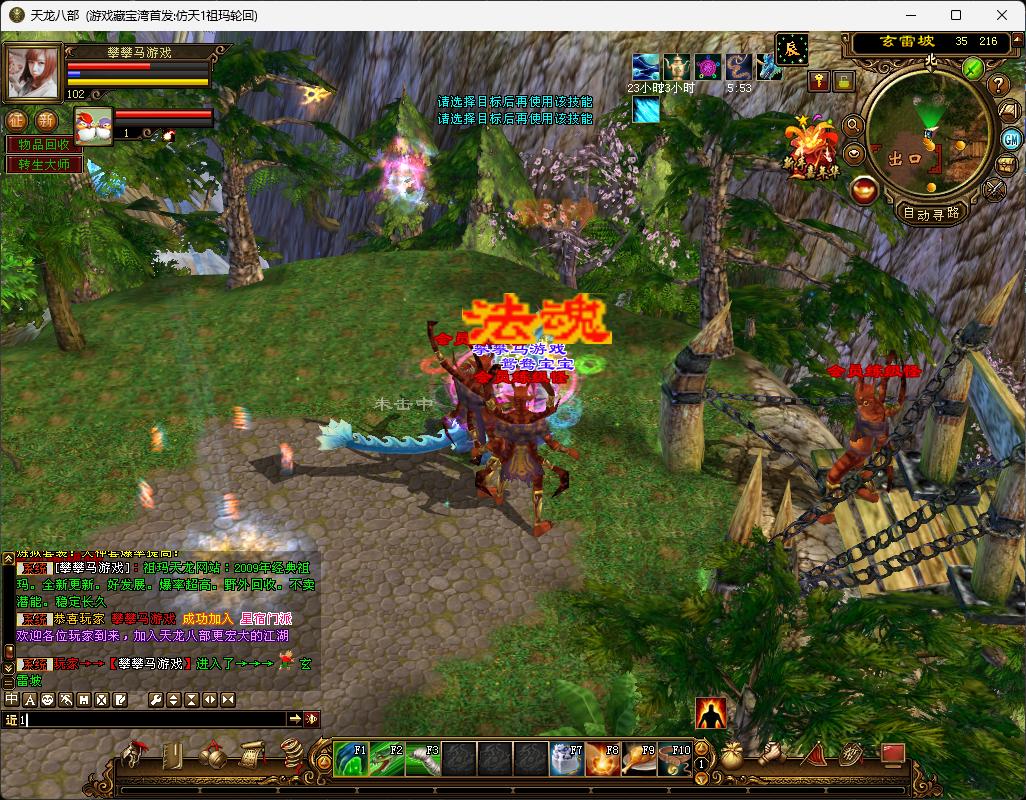This screenshot has height=800, width=1026.
Task: Open the question mark help button
Action: click(x=998, y=85)
